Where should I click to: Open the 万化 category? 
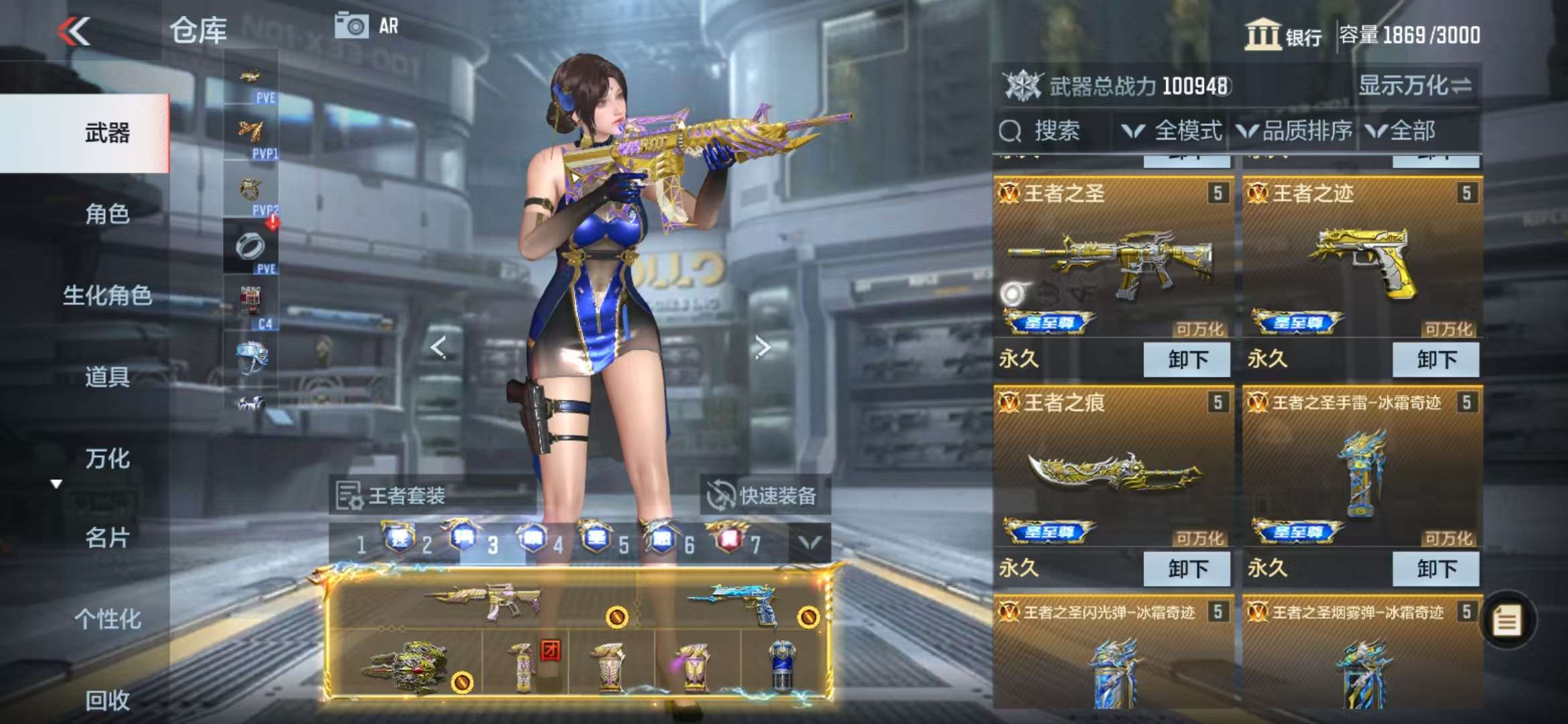pyautogui.click(x=106, y=459)
